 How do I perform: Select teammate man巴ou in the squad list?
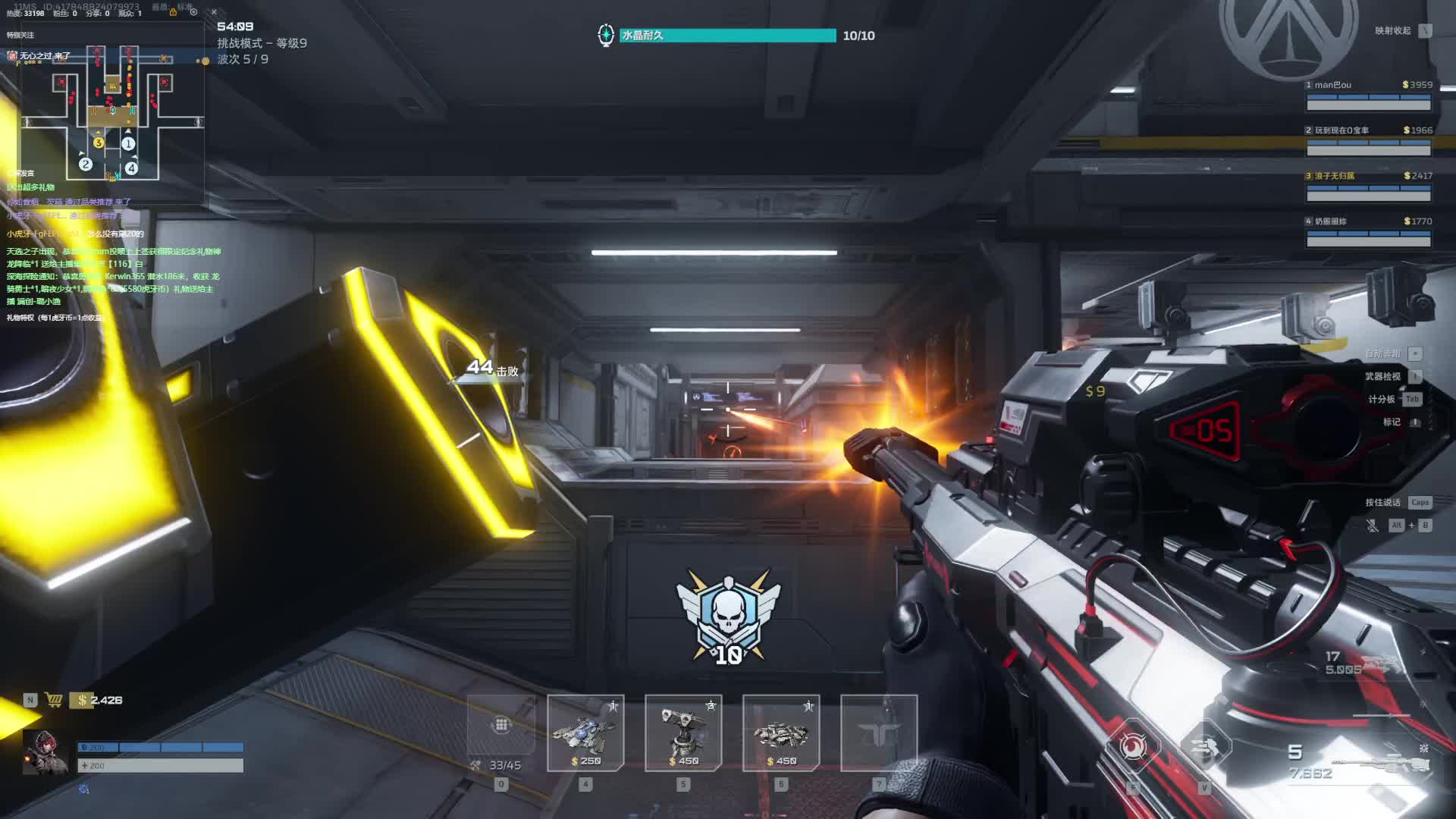1368,96
